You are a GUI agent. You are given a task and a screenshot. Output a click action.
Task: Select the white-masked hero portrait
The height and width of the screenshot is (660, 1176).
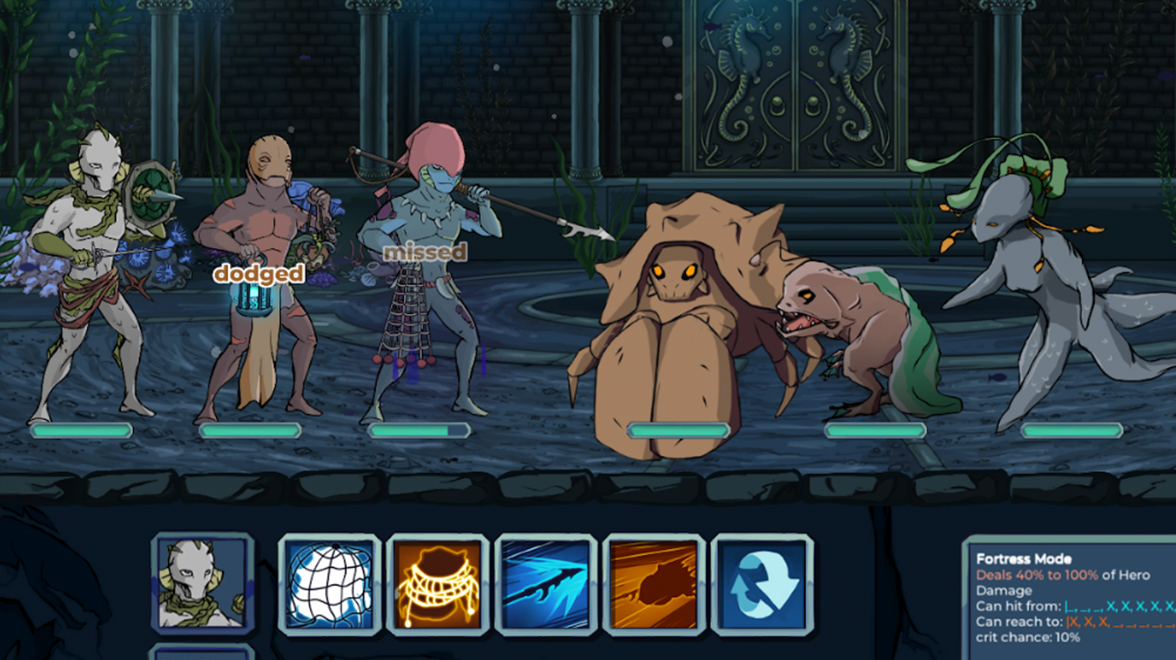click(203, 584)
